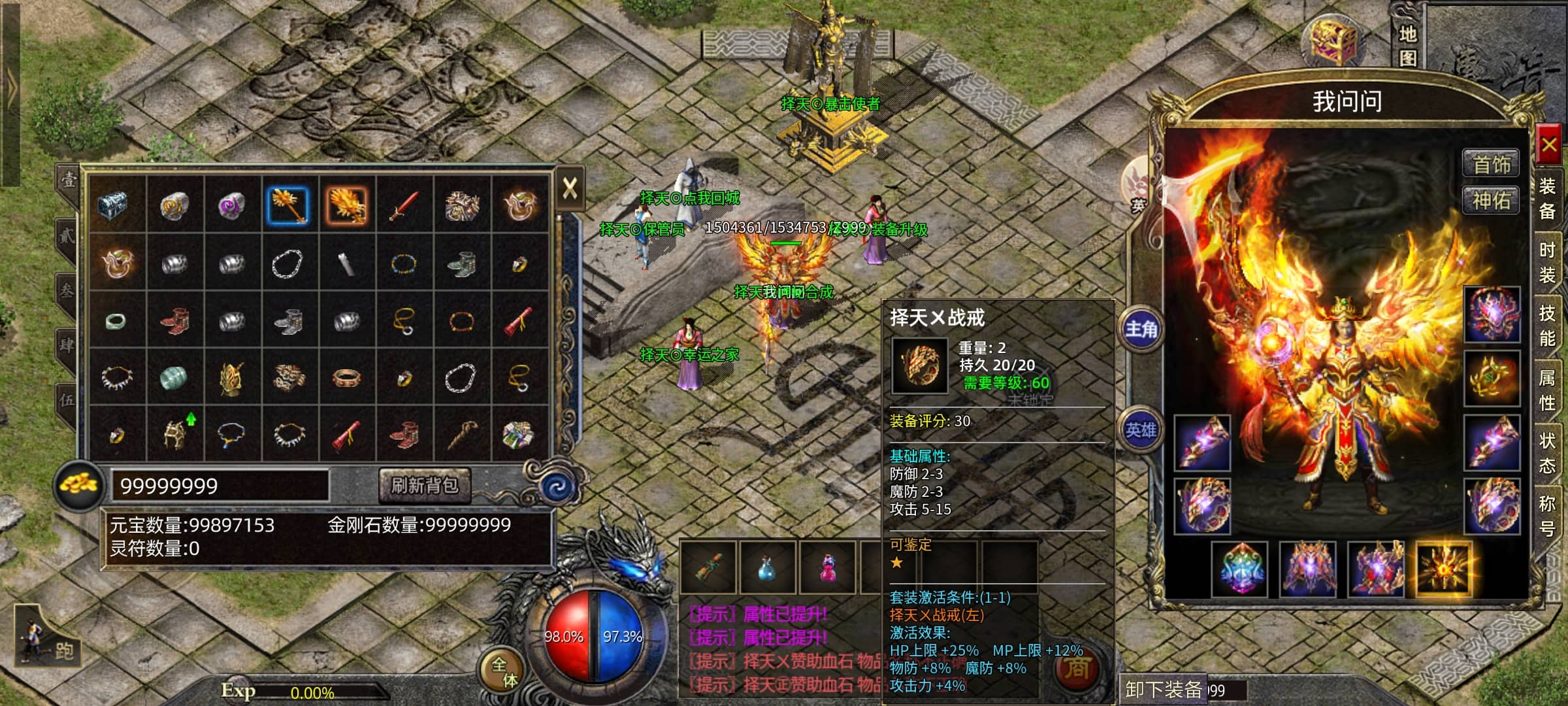Select the 主角 main character button
This screenshot has height=706, width=1568.
coord(1141,329)
